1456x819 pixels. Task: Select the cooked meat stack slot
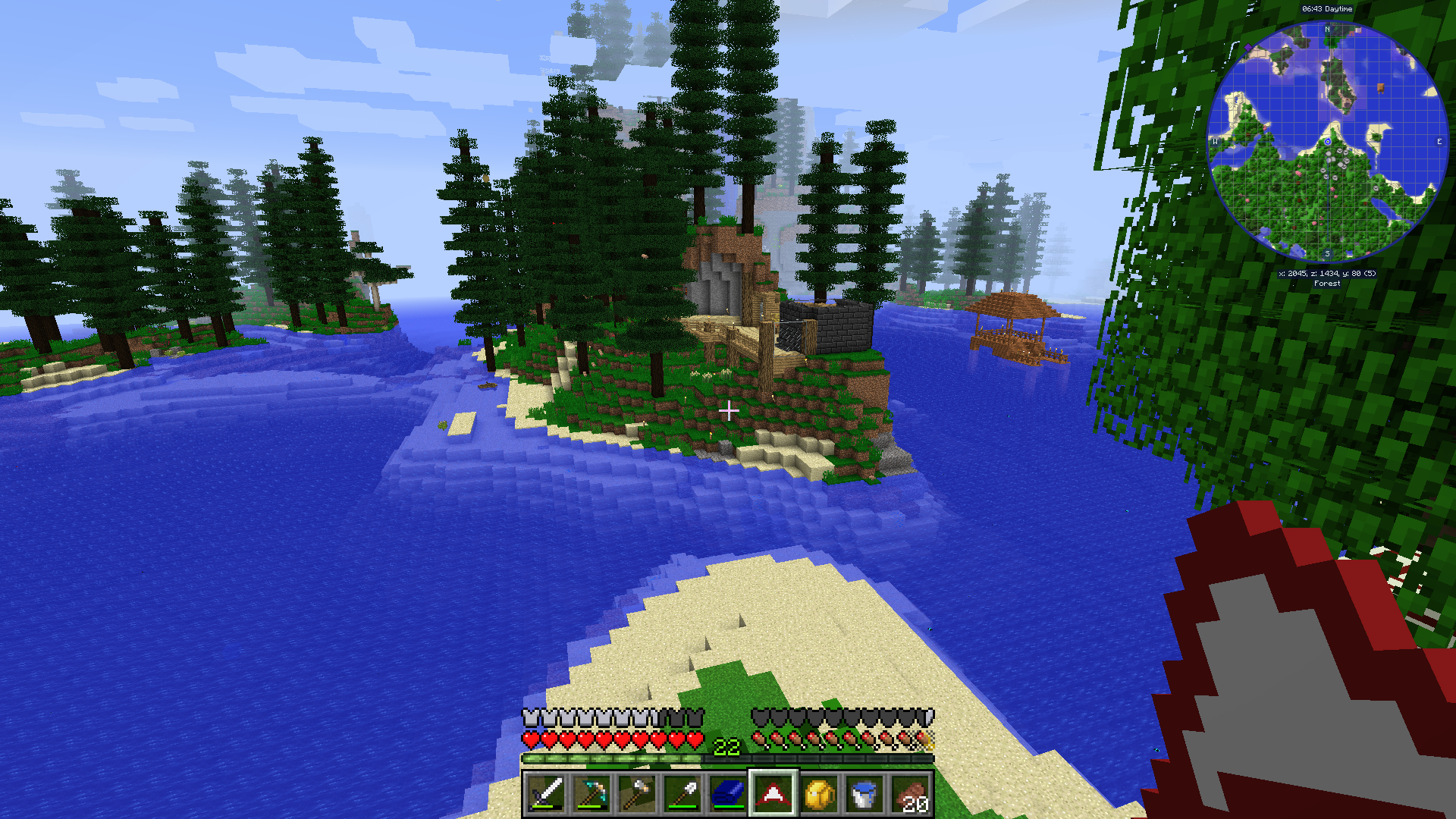(909, 794)
